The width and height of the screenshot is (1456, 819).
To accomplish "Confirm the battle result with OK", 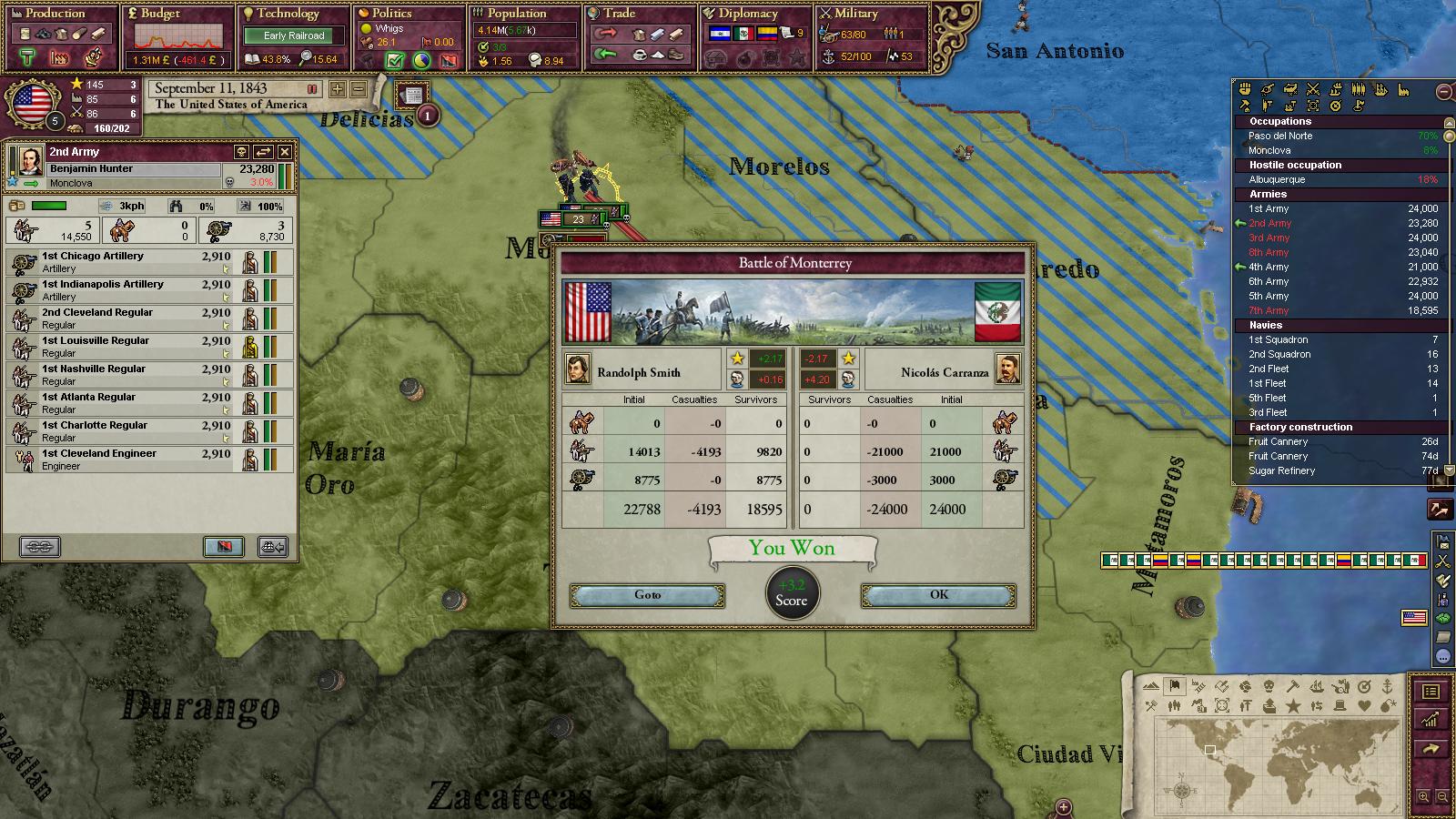I will coord(938,595).
